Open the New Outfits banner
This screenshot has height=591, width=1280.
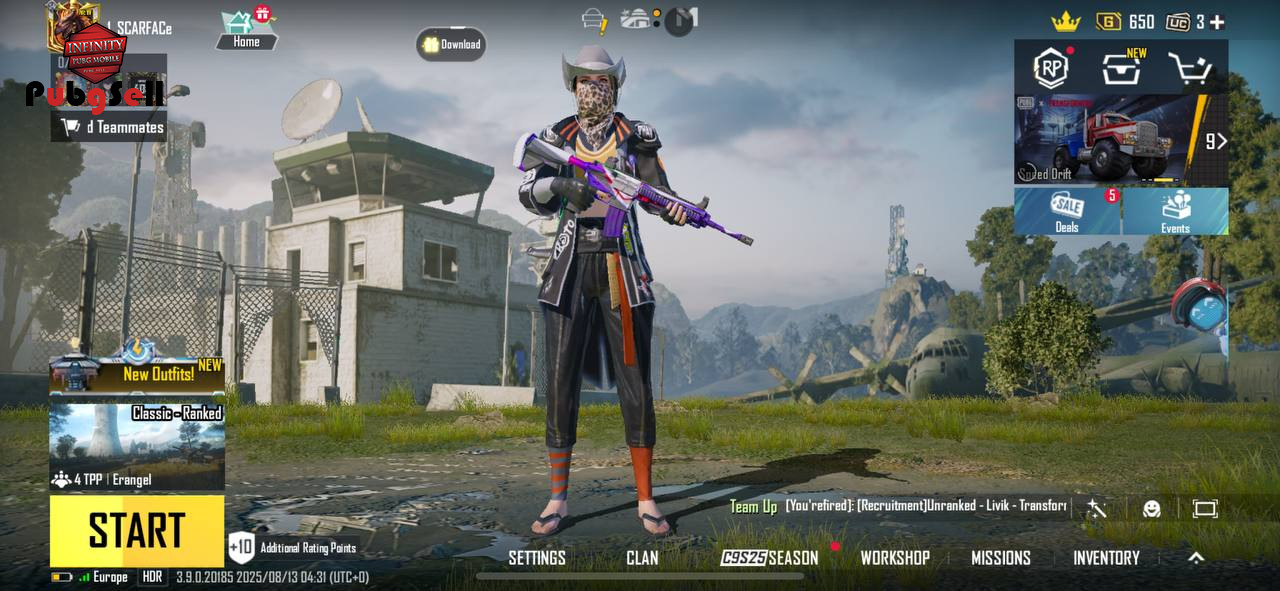(137, 374)
